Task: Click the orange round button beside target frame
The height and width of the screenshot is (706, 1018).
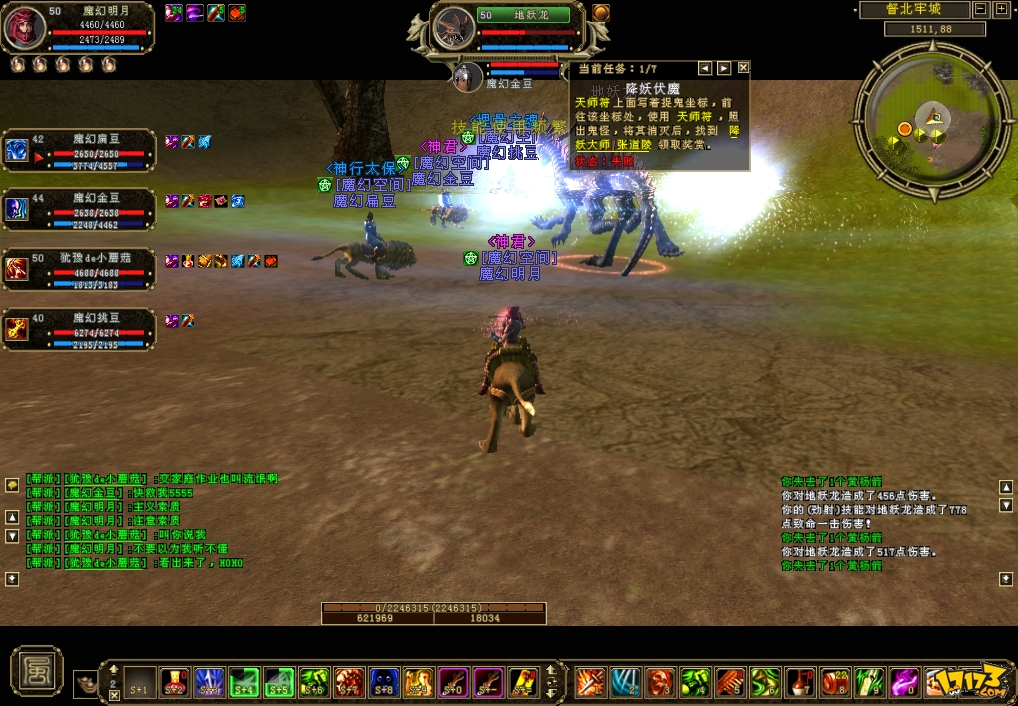Action: point(600,13)
